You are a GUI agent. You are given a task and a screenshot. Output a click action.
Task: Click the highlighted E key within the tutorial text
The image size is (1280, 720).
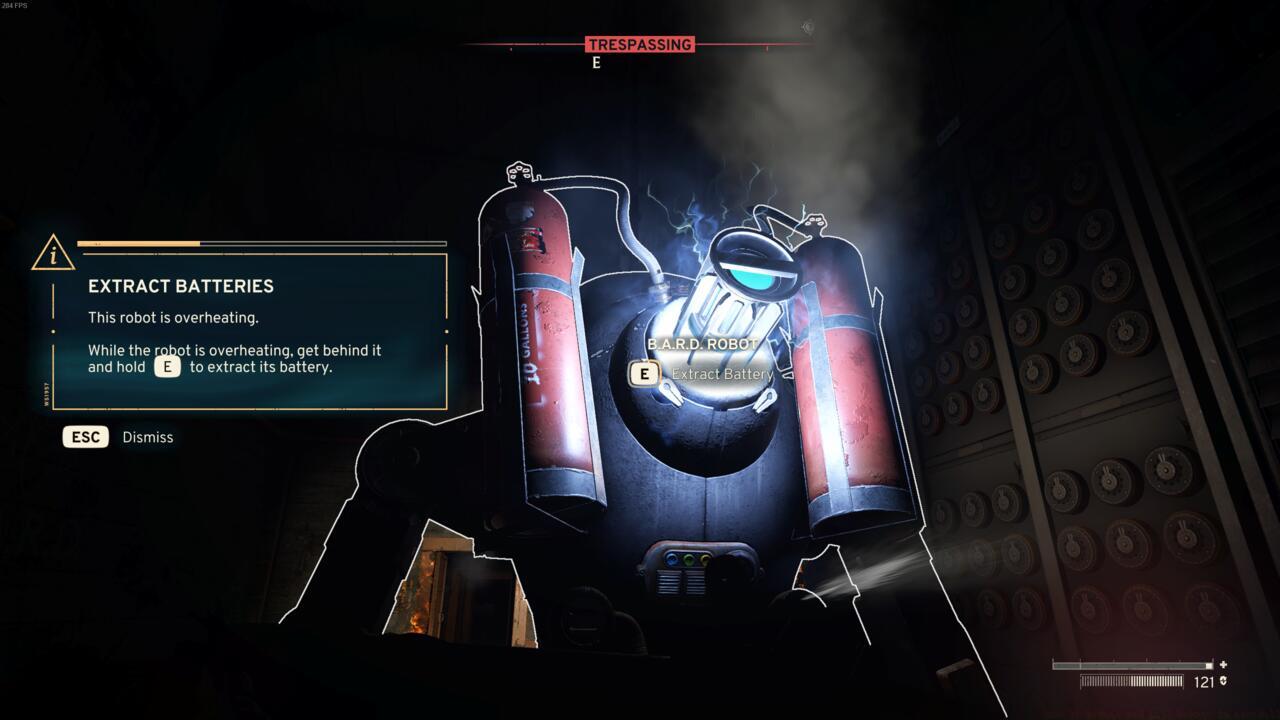[165, 367]
